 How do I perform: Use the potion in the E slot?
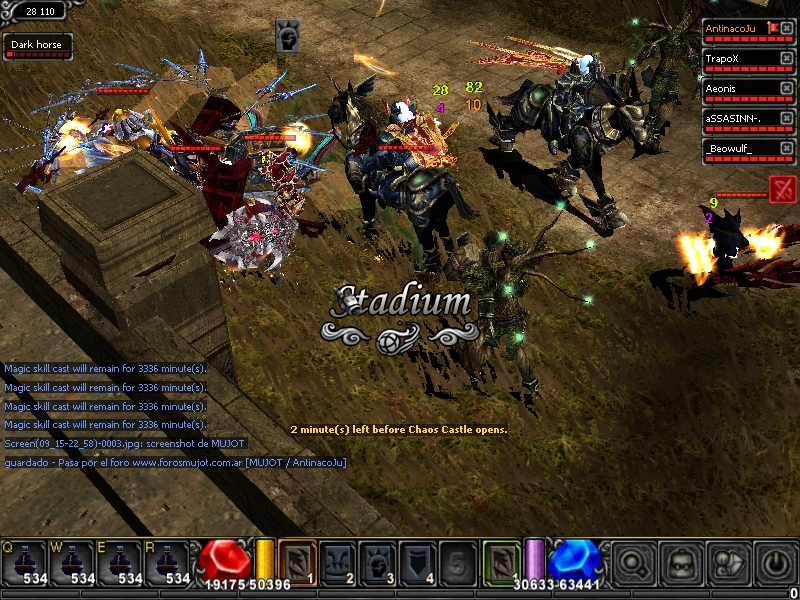121,562
